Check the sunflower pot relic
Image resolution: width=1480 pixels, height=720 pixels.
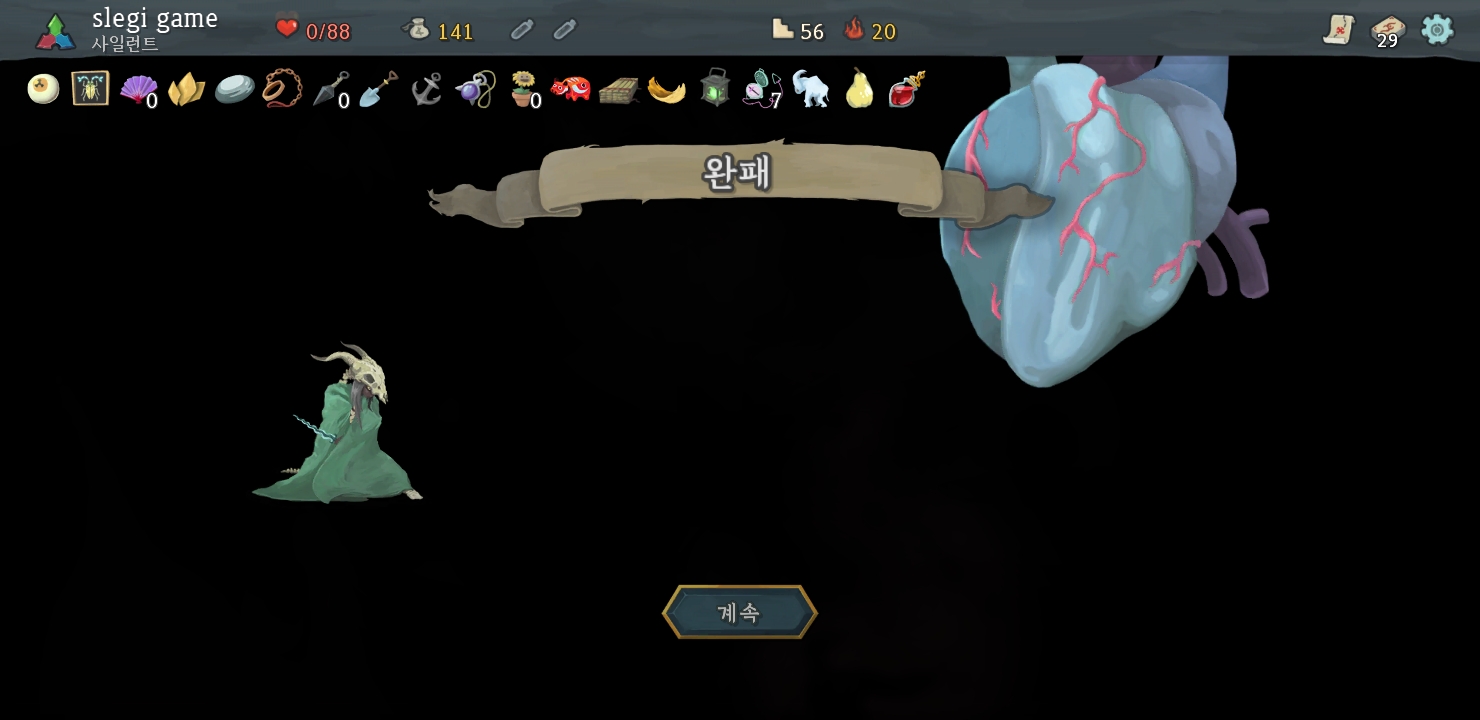tap(522, 90)
